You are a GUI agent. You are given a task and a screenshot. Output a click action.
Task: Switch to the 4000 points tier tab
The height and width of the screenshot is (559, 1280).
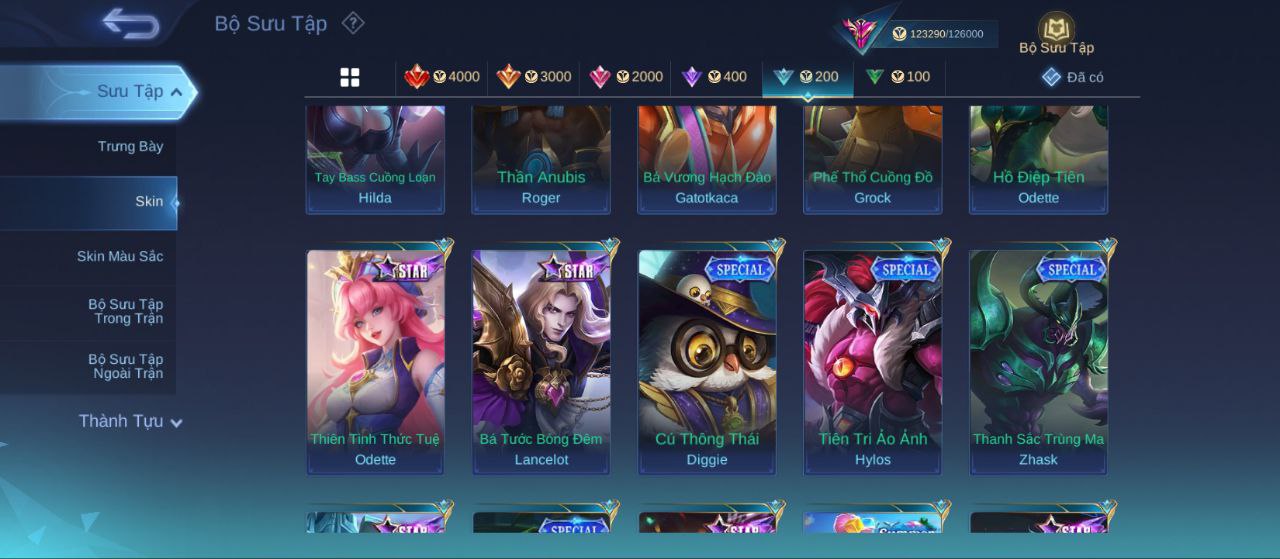click(442, 77)
